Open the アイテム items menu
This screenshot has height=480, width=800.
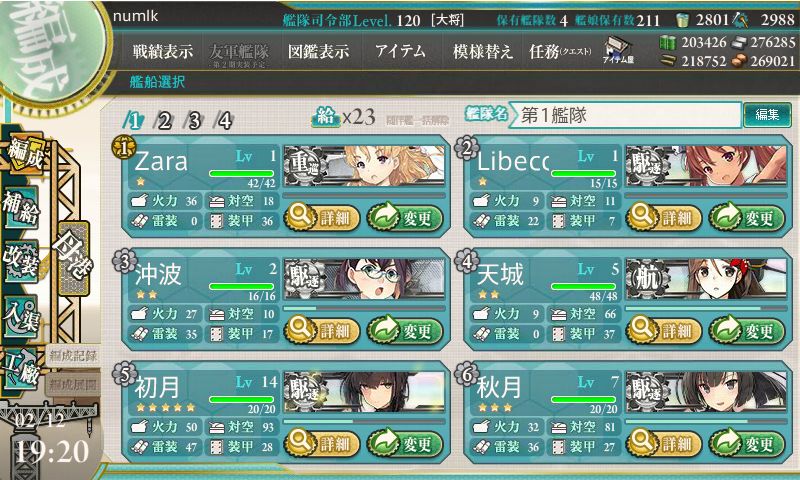click(x=400, y=52)
